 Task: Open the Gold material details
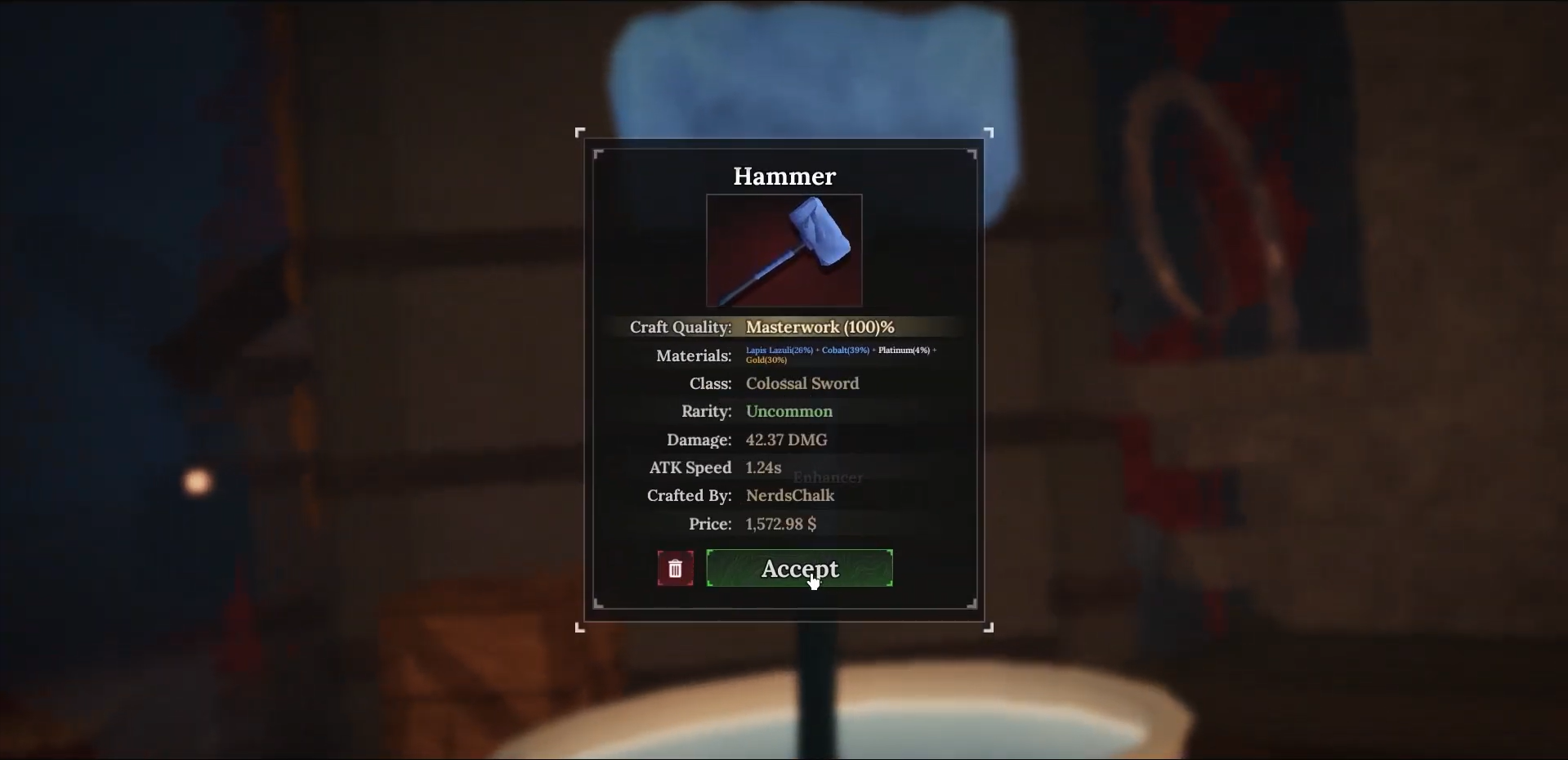[x=765, y=360]
